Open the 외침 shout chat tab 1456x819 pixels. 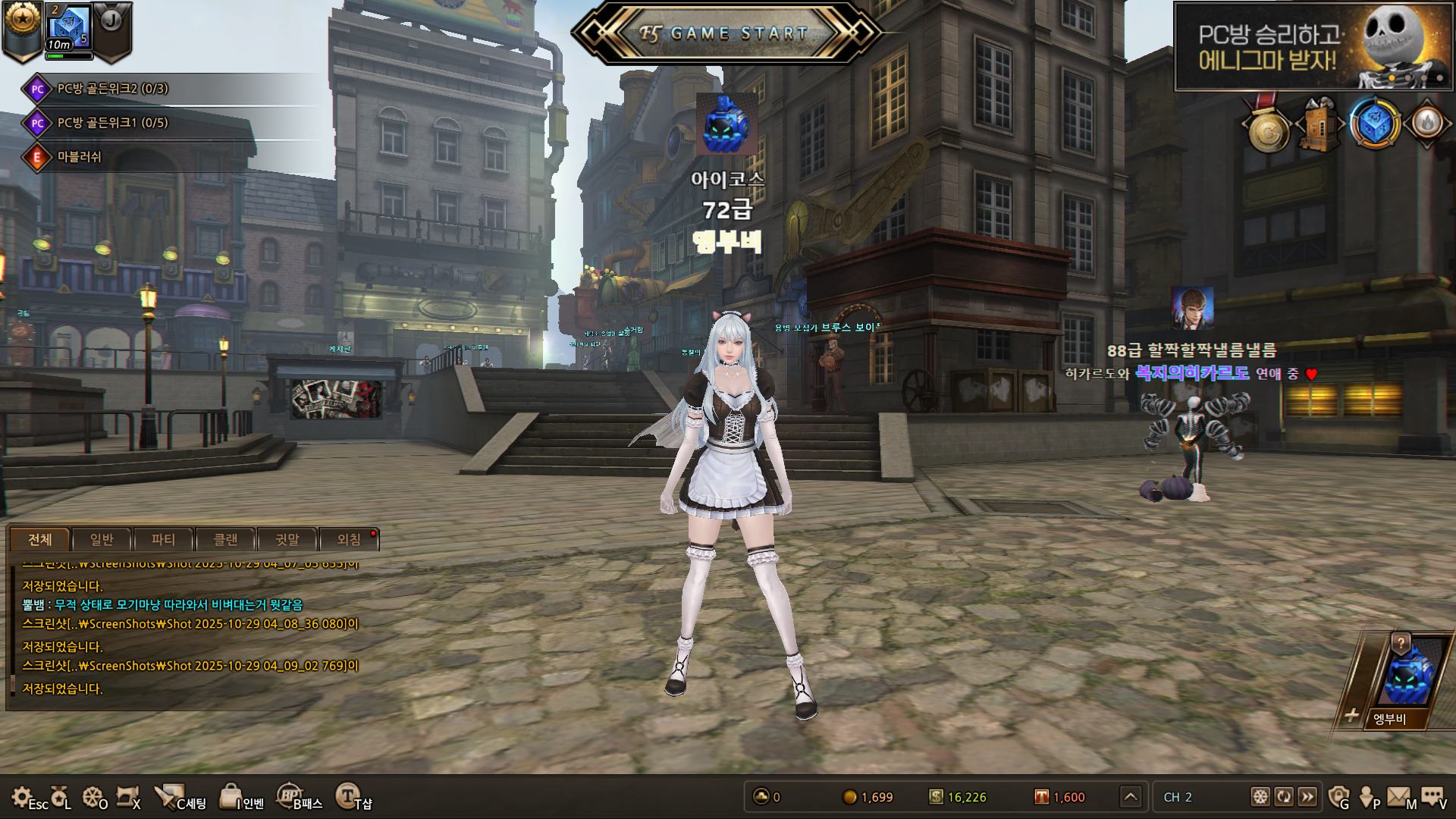pos(349,539)
